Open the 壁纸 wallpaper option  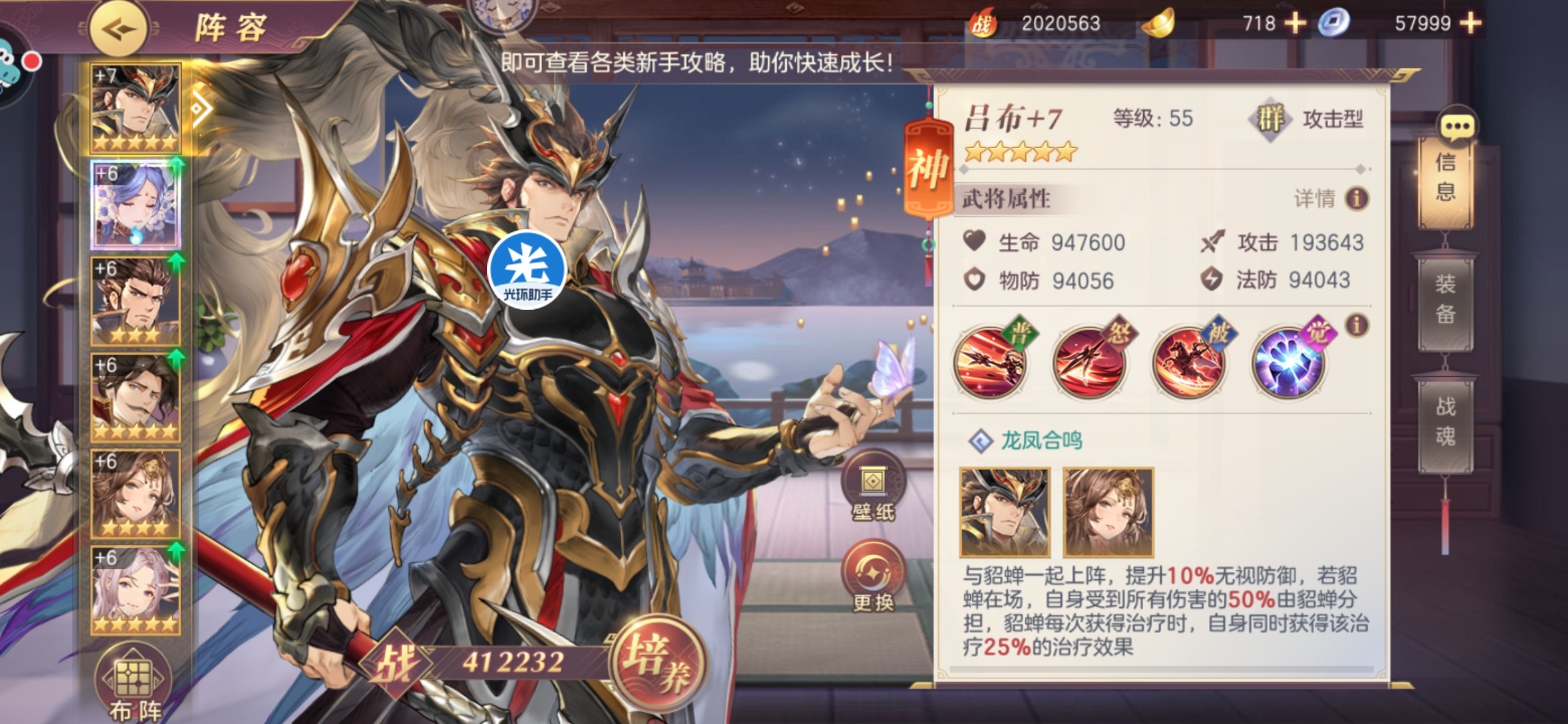(x=873, y=488)
